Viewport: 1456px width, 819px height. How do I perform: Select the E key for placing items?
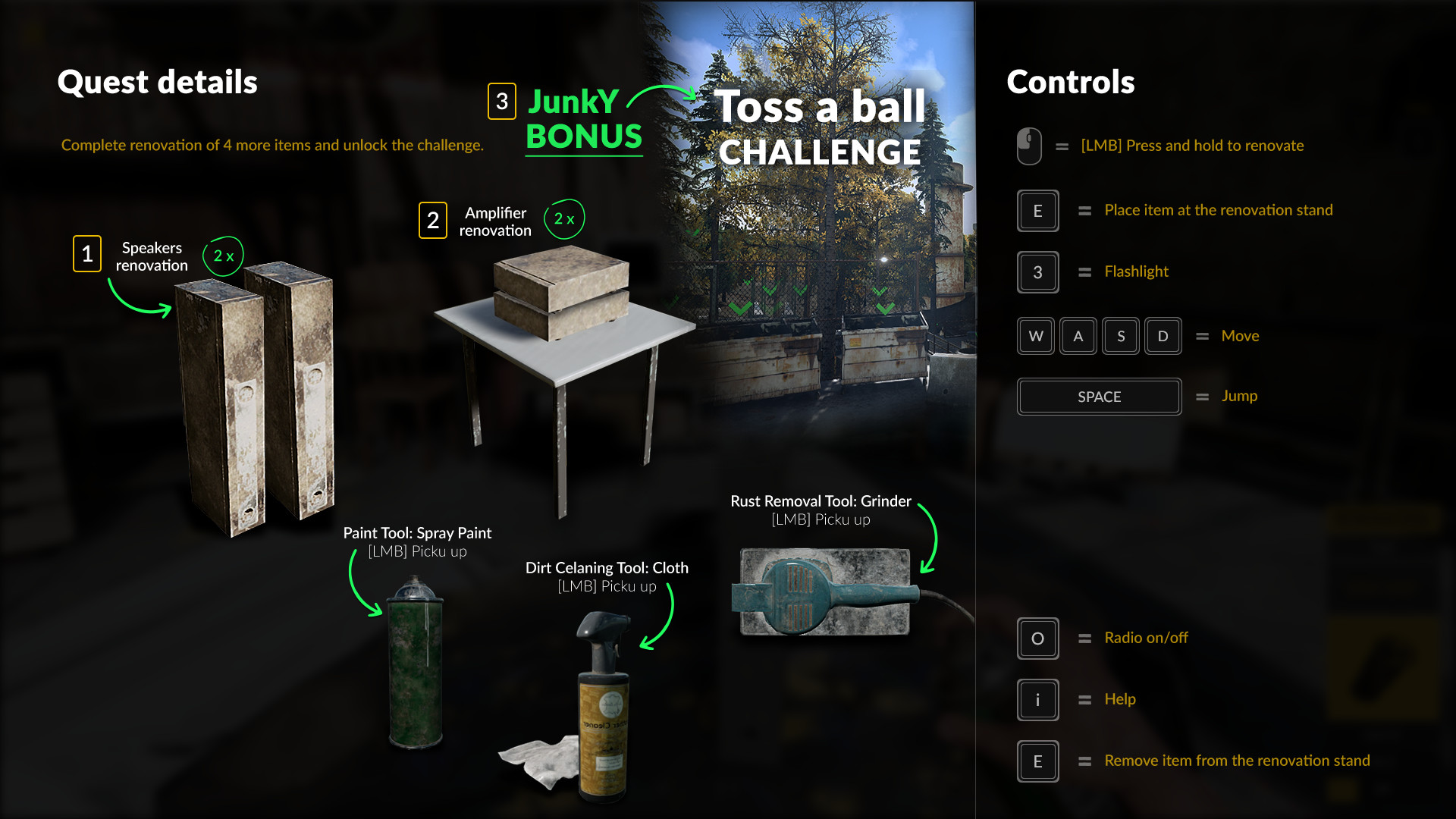[x=1037, y=211]
